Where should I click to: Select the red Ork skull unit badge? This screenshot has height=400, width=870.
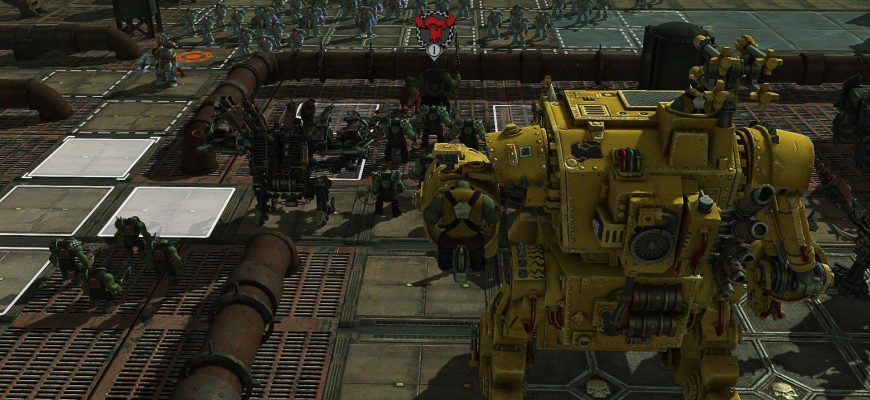click(x=434, y=27)
